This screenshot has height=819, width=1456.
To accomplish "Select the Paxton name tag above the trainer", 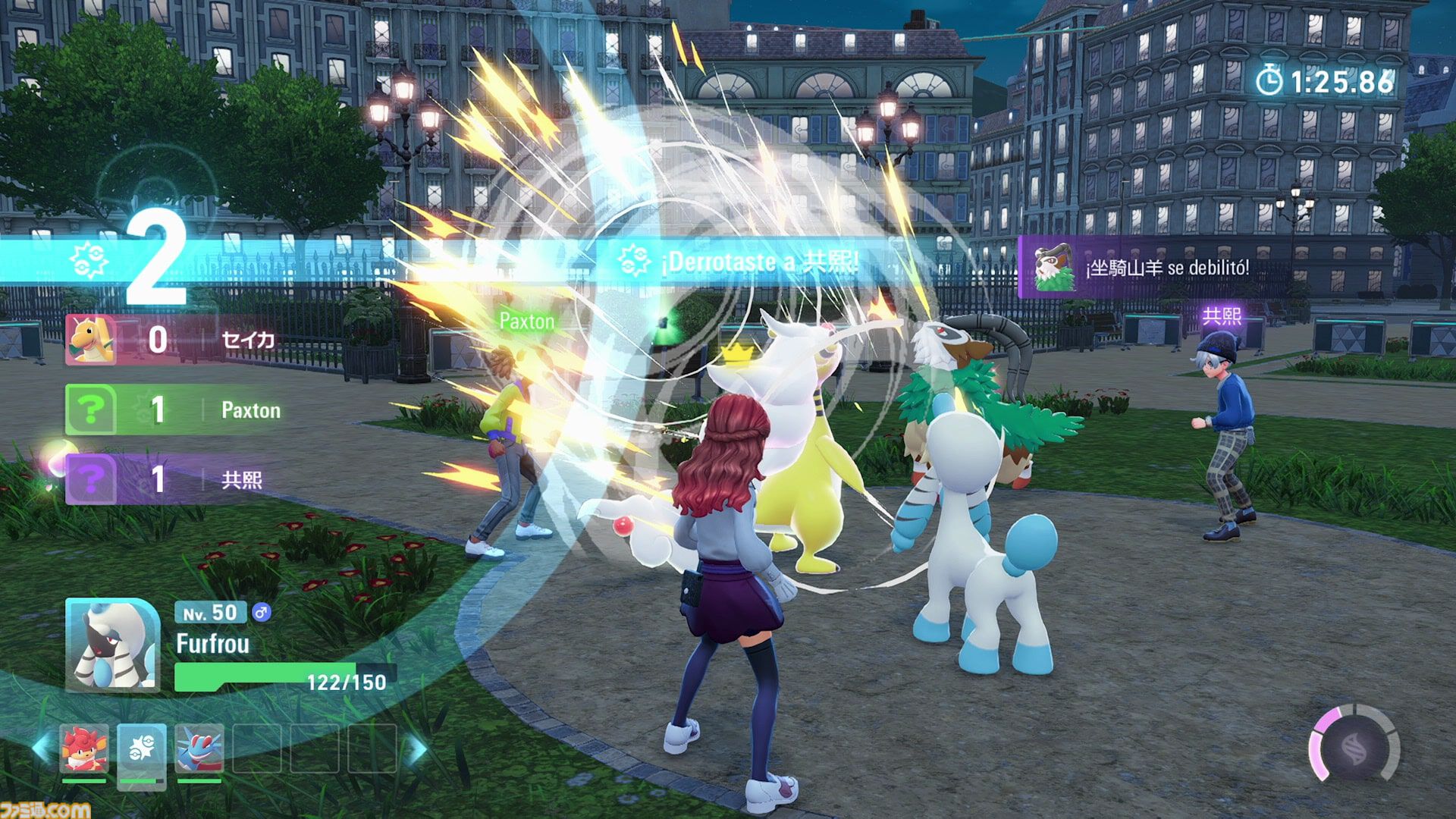I will (x=528, y=322).
